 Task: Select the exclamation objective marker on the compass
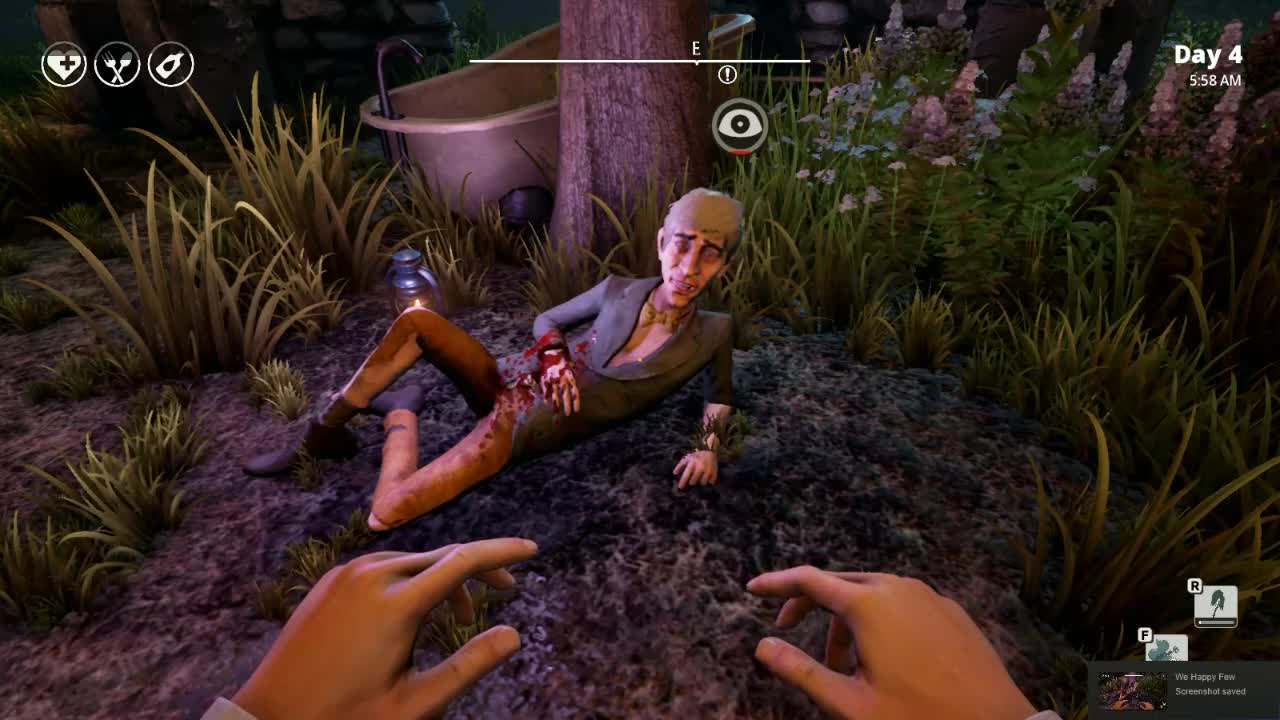(727, 74)
